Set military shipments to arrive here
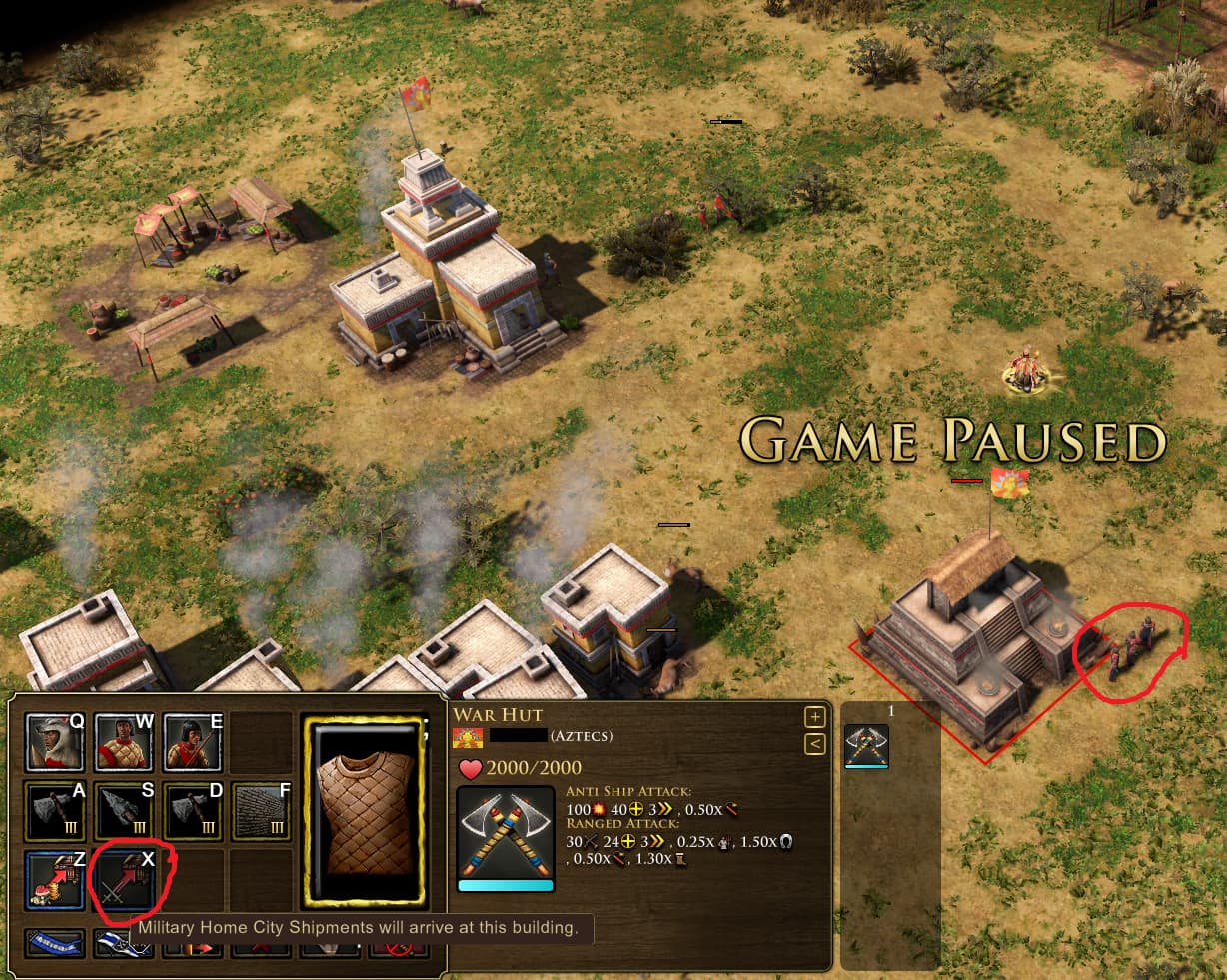1227x980 pixels. point(124,878)
